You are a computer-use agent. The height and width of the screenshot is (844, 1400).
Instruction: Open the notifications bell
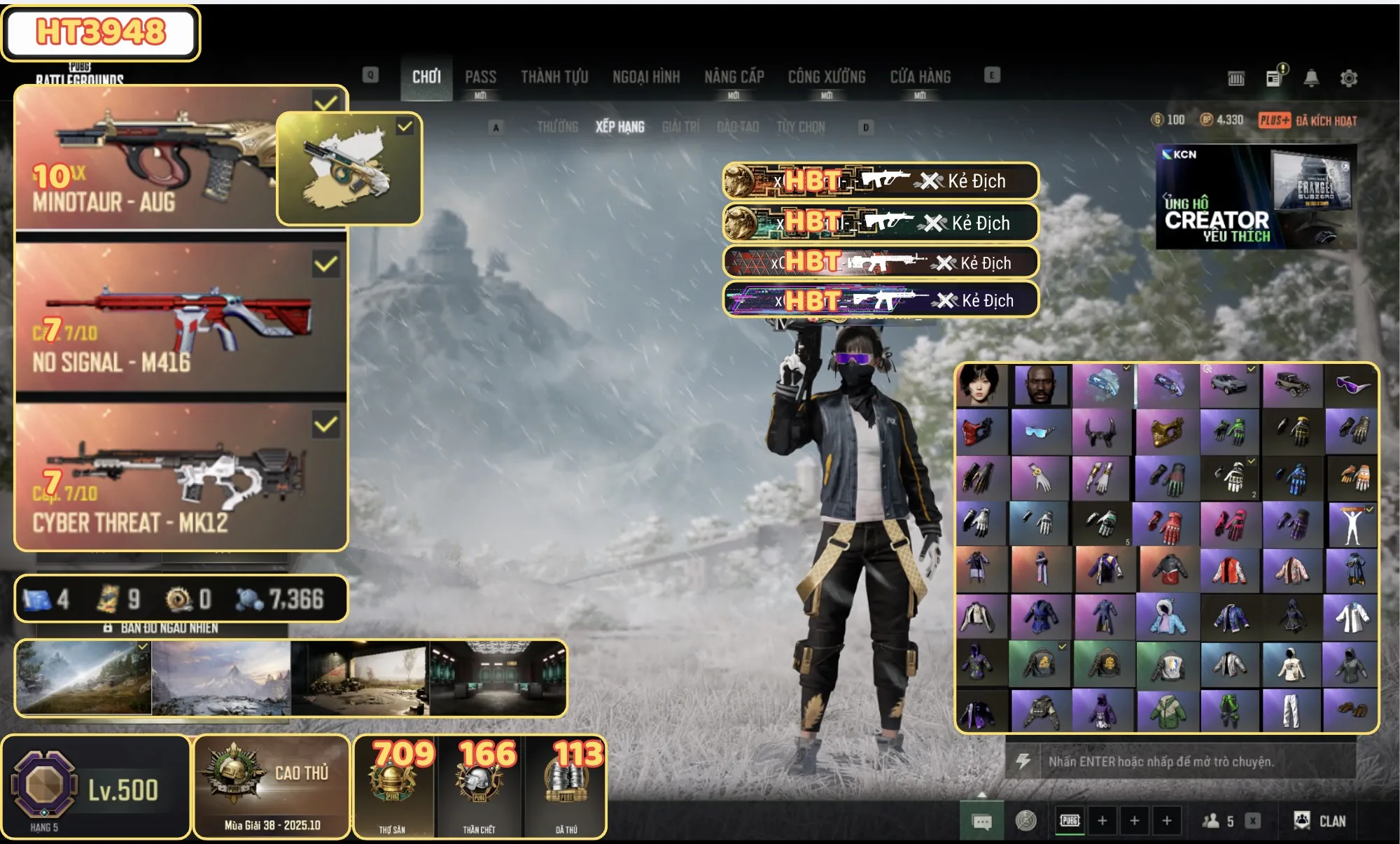[1311, 78]
